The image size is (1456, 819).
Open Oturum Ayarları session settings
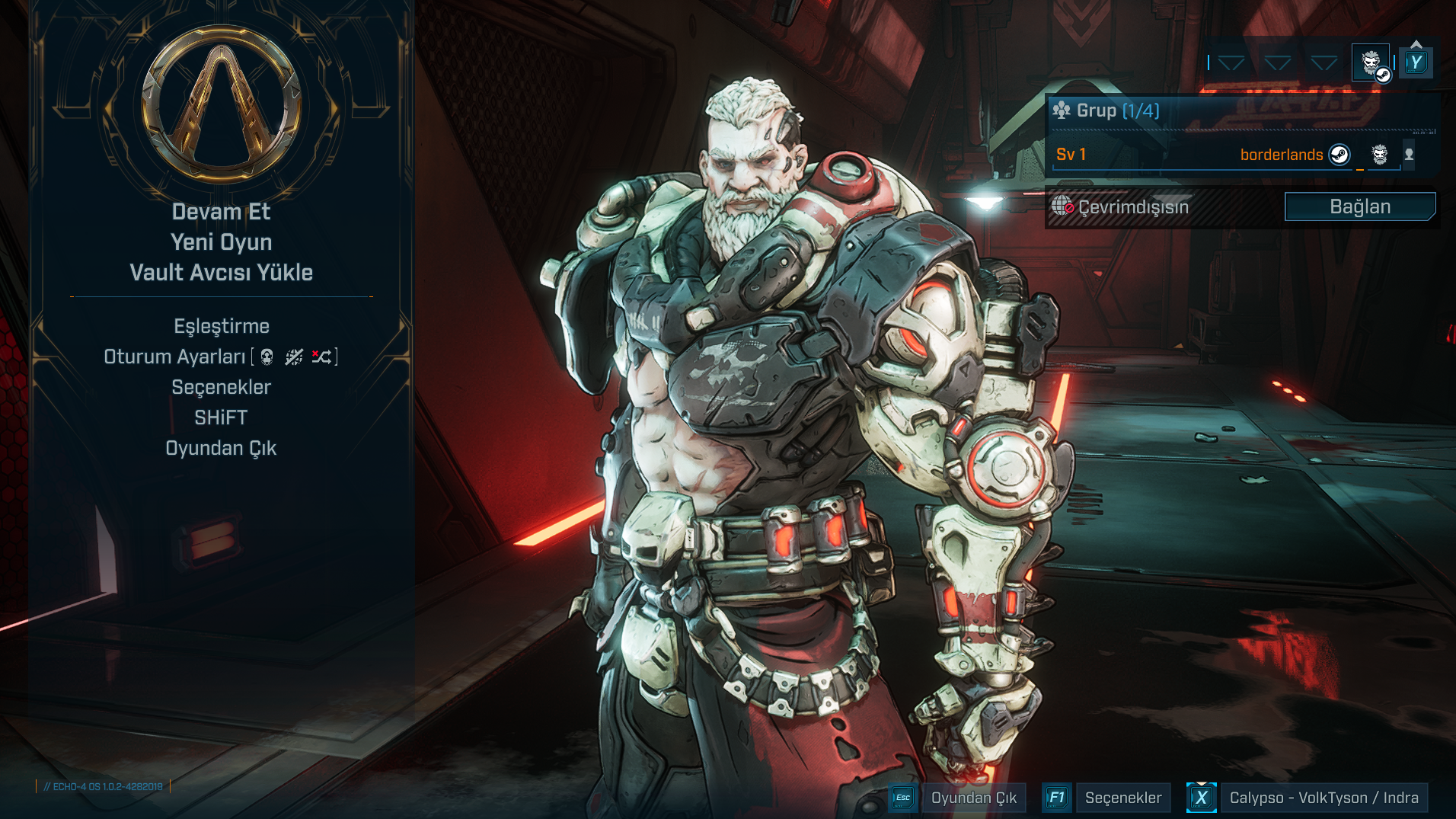point(175,357)
